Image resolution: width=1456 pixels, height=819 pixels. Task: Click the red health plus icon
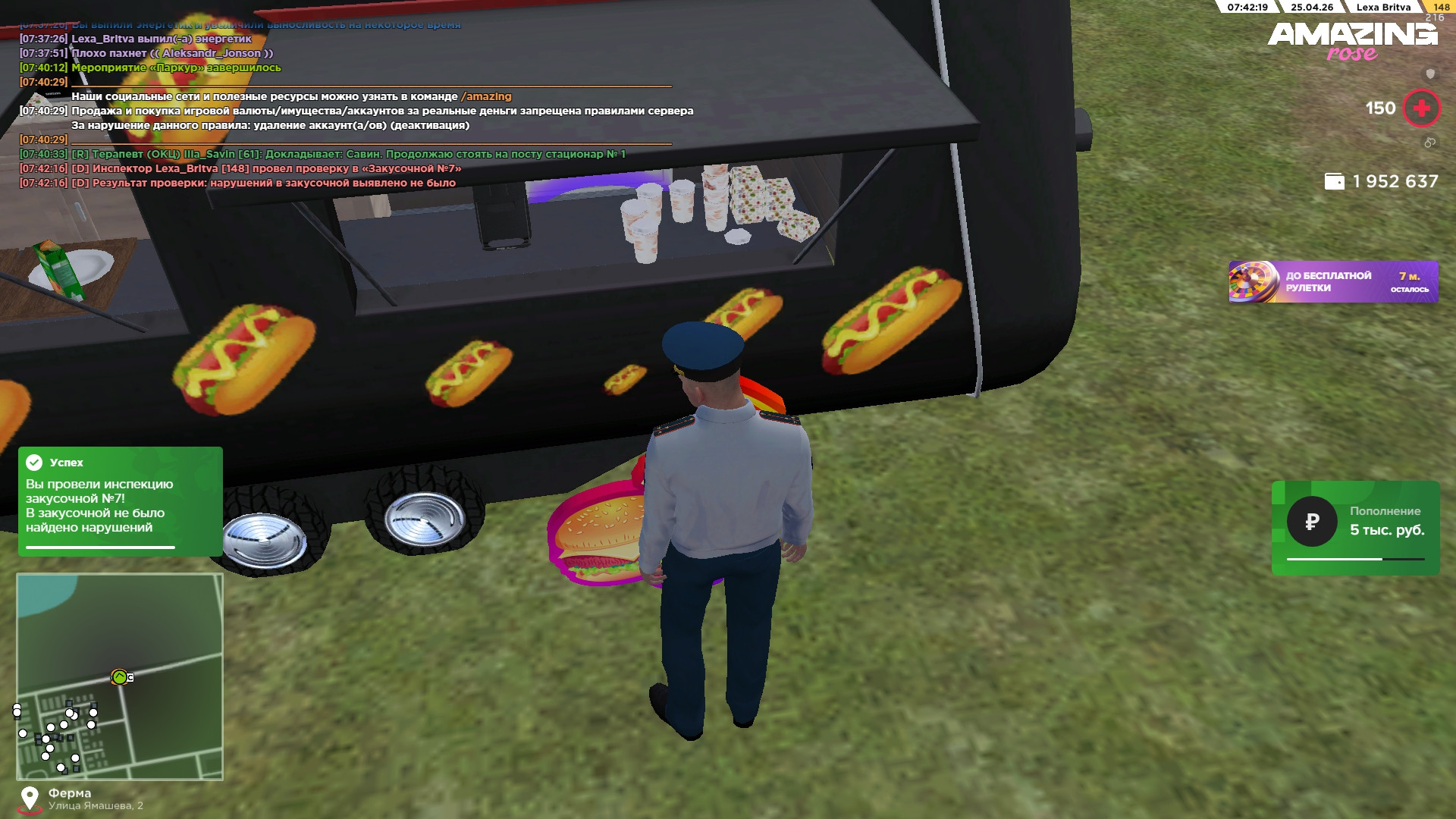(1421, 108)
